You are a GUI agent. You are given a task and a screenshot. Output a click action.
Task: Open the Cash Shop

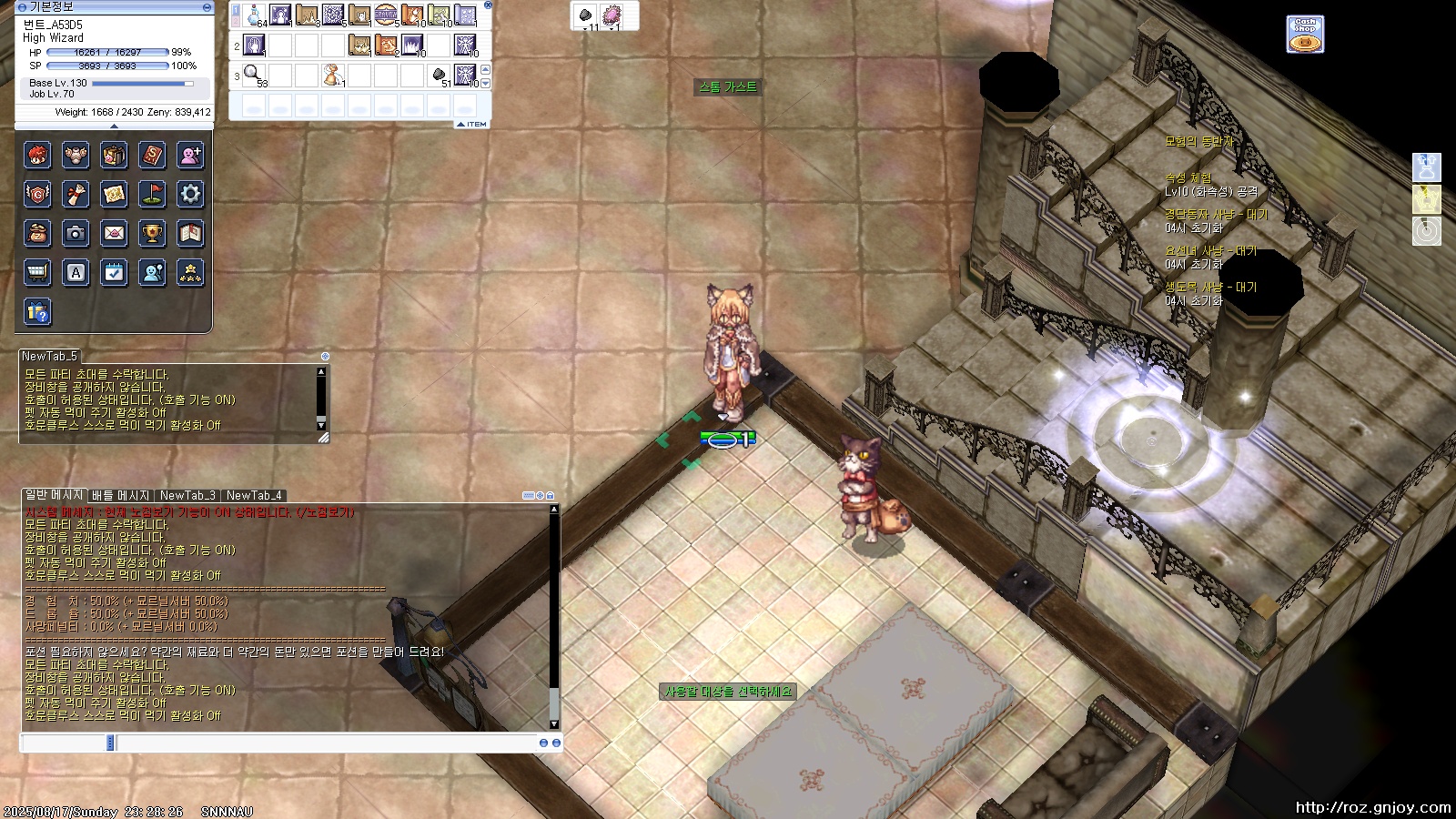pyautogui.click(x=1305, y=35)
